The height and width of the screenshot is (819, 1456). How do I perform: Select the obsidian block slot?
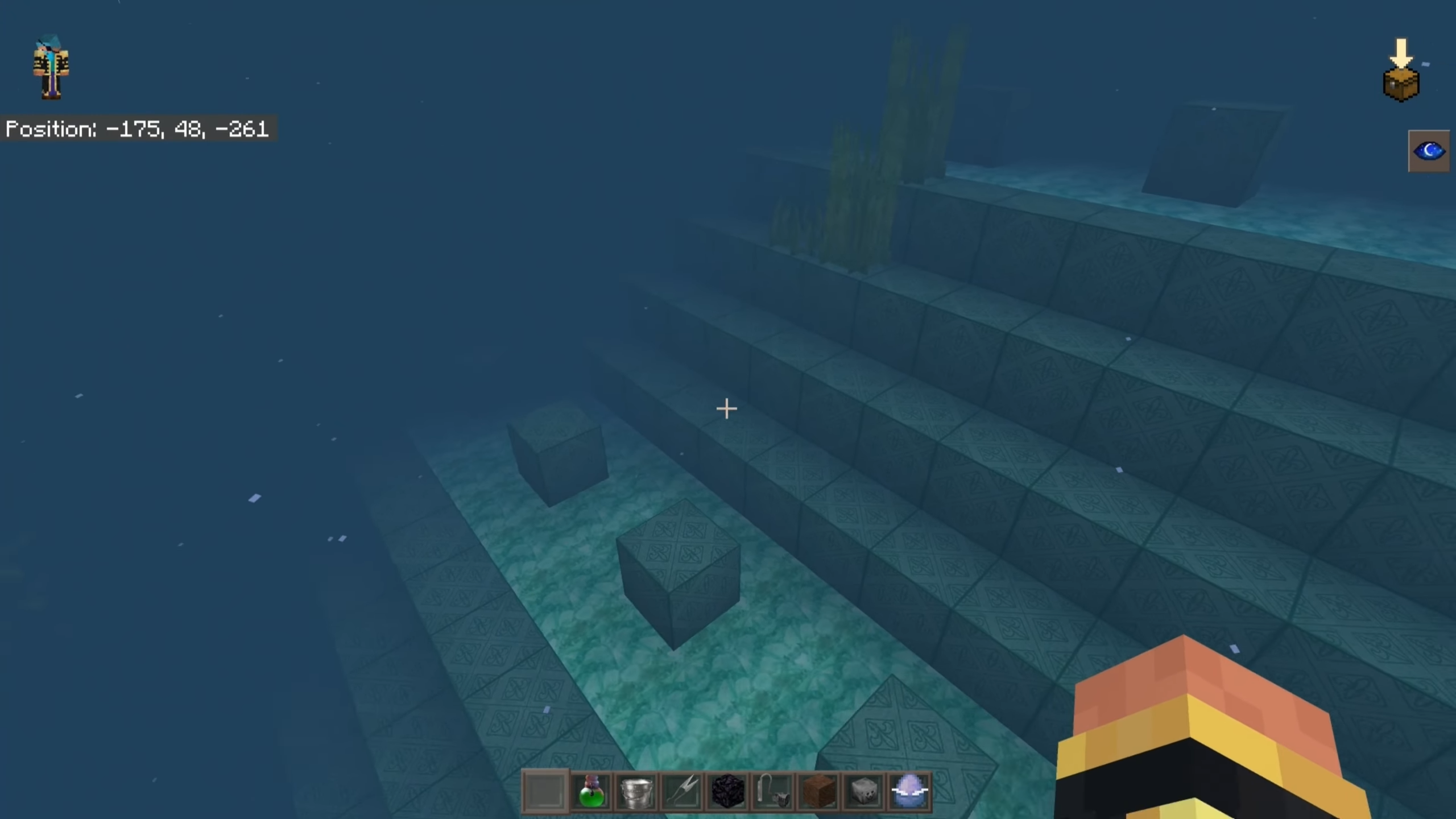[727, 791]
